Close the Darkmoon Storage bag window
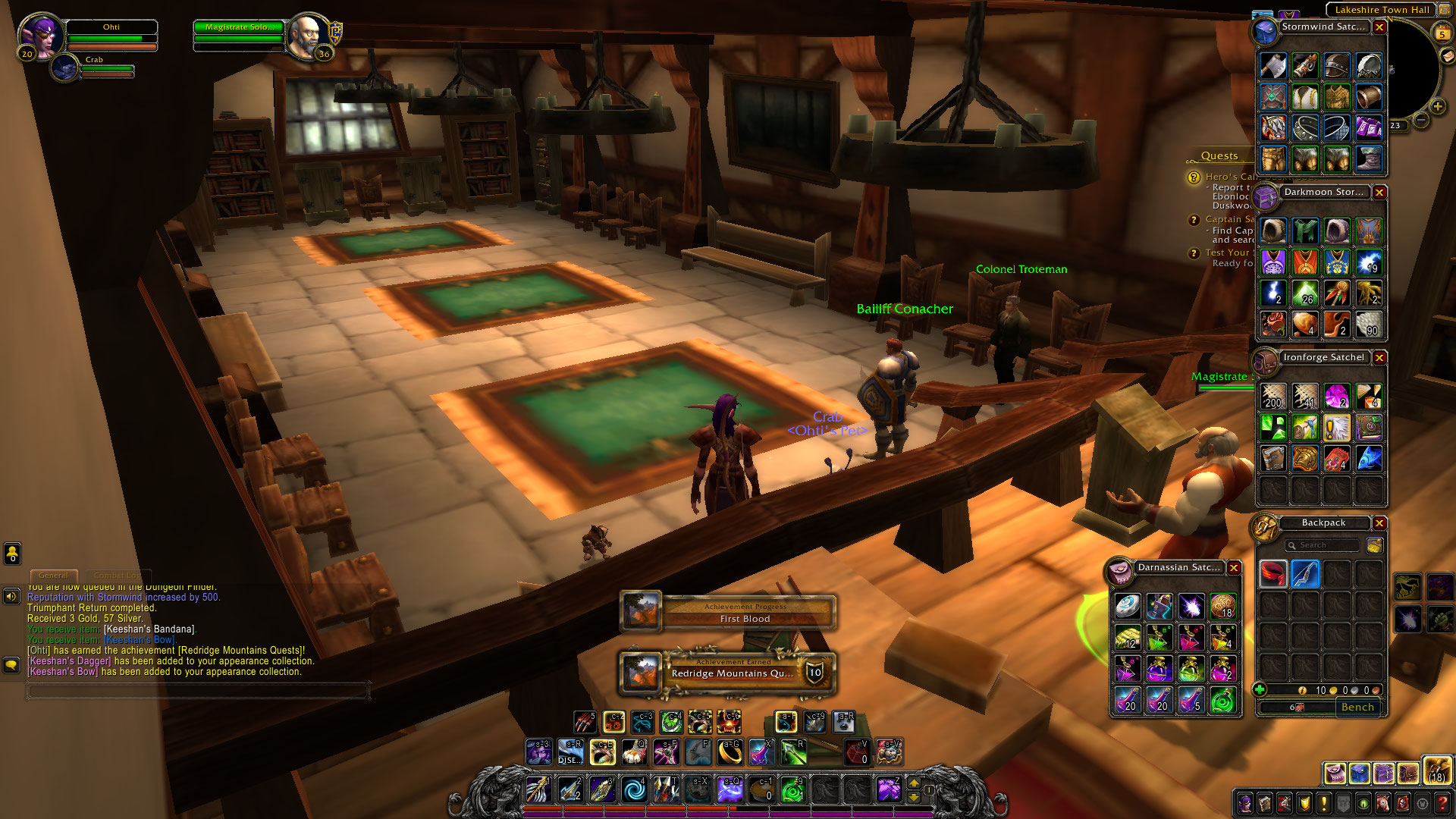 1379,193
